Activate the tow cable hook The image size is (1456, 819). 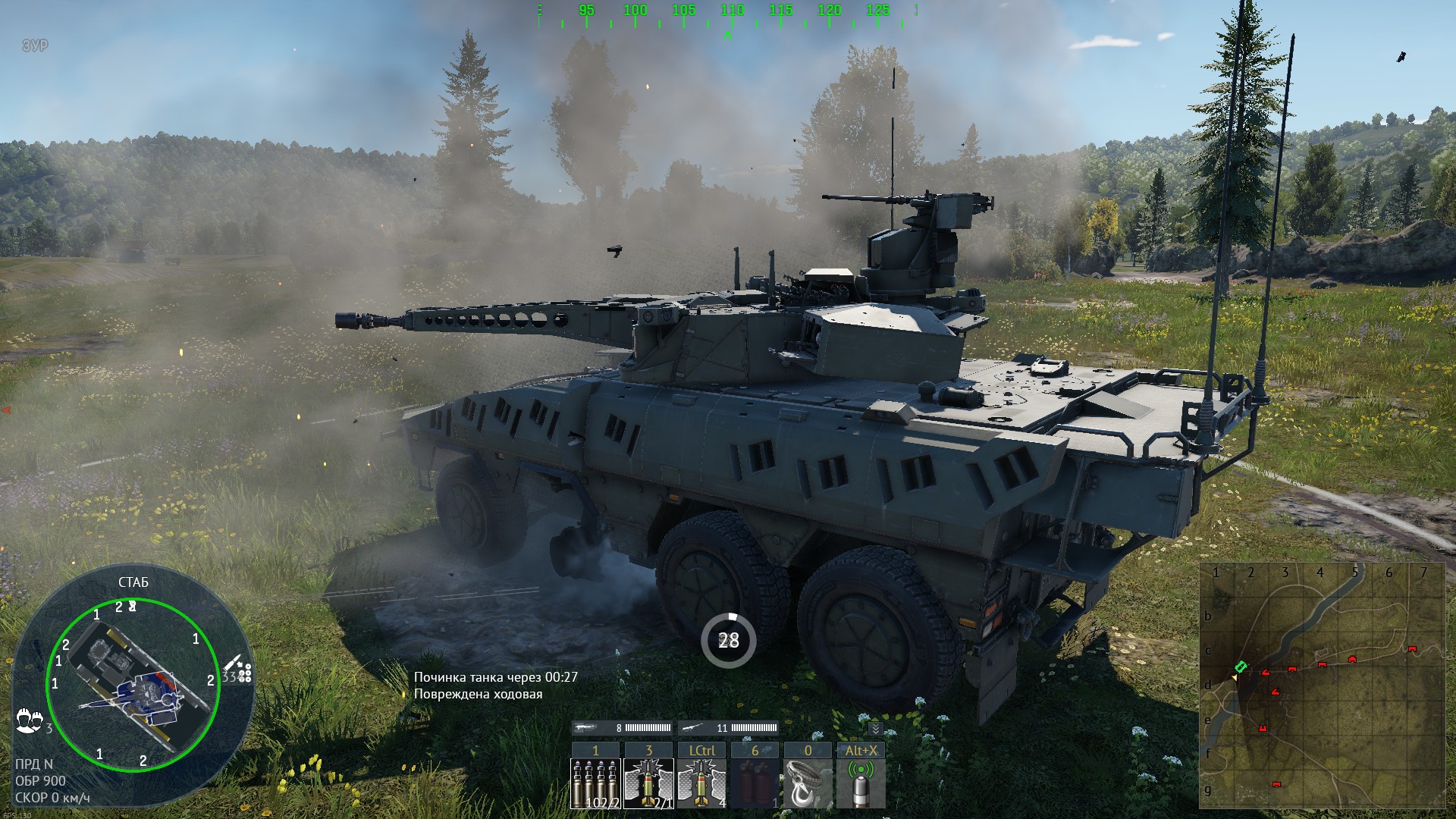808,783
